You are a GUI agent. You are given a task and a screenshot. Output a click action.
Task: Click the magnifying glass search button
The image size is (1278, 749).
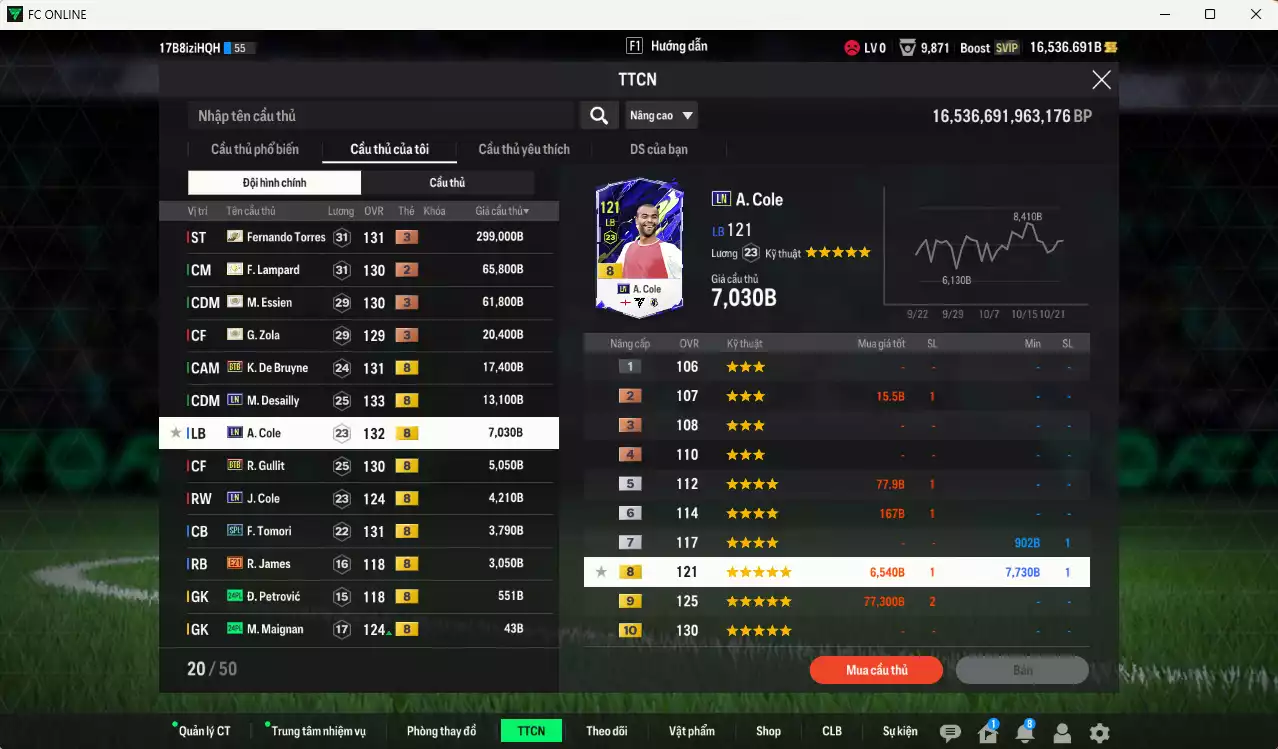click(x=598, y=116)
